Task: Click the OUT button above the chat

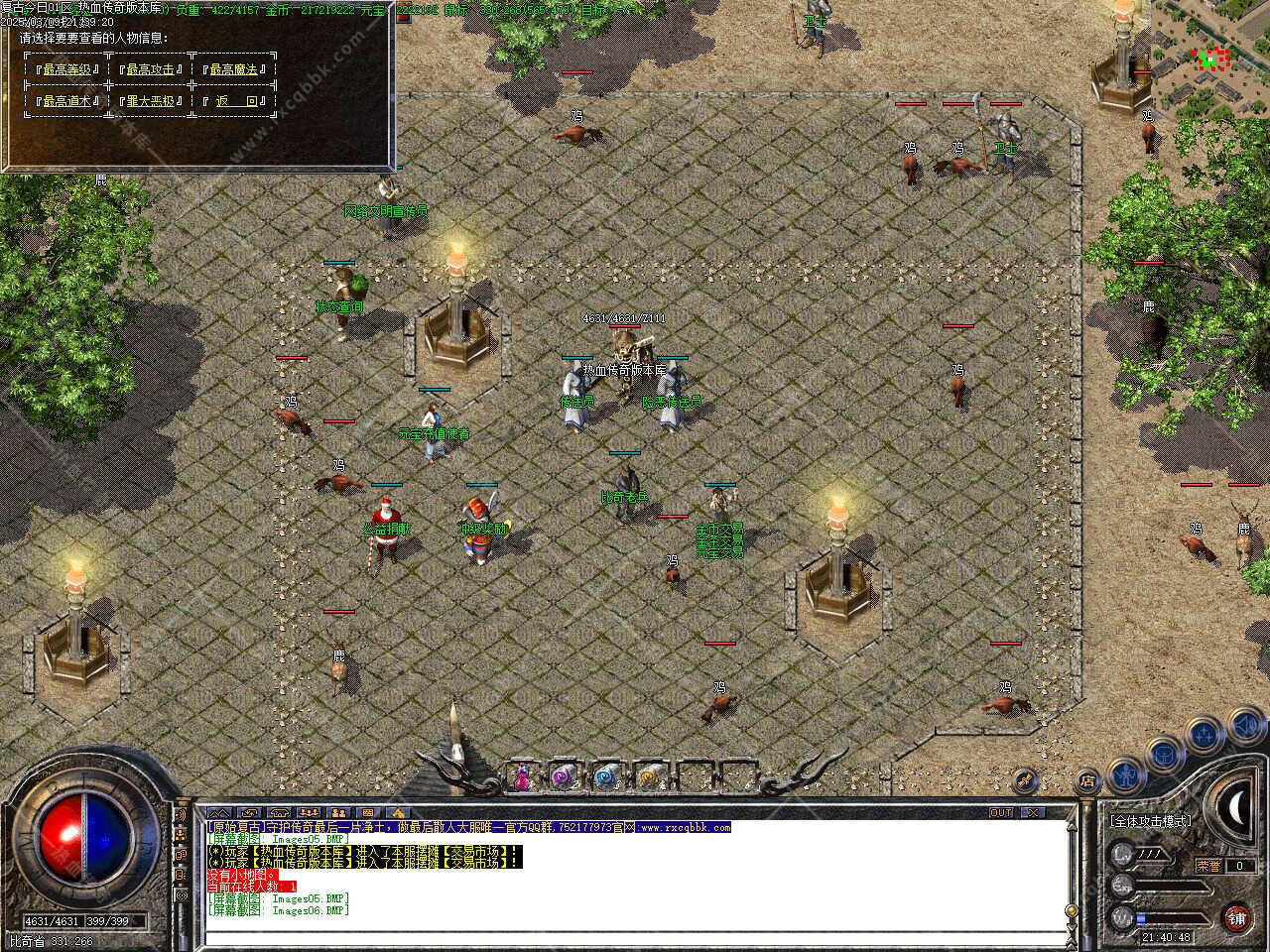Action: [x=1001, y=812]
